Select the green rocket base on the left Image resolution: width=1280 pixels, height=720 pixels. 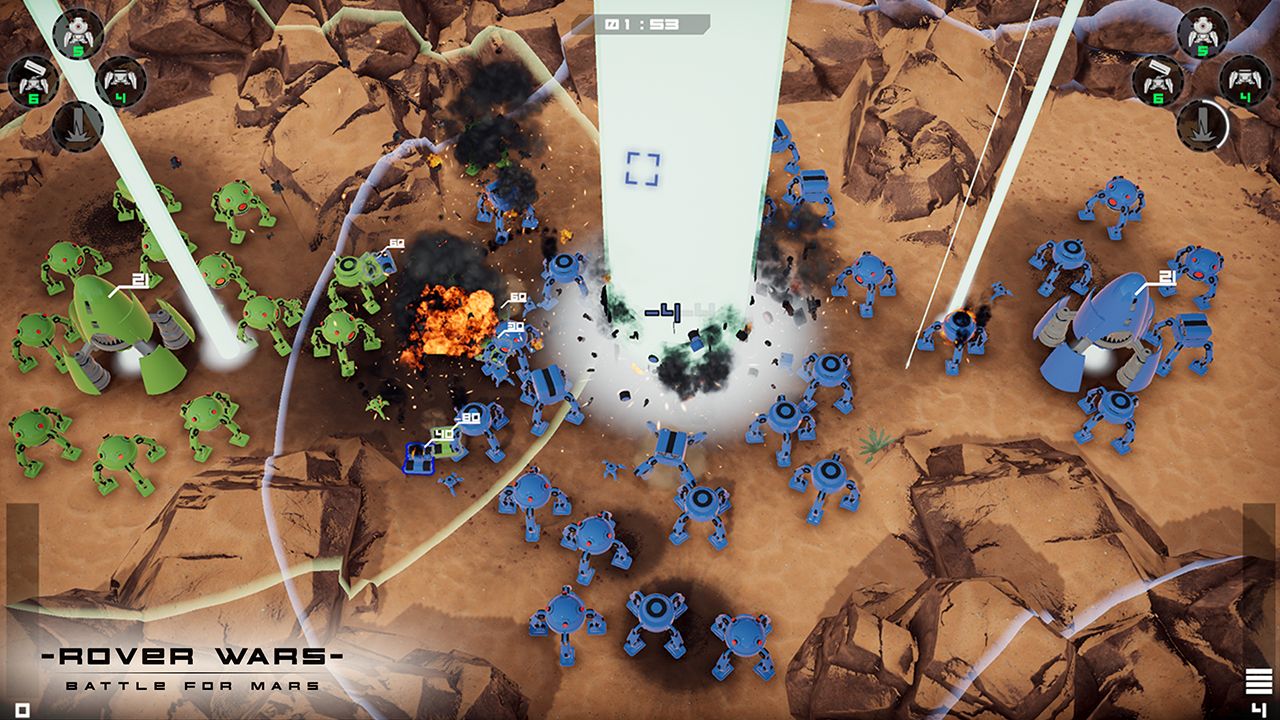click(x=110, y=320)
